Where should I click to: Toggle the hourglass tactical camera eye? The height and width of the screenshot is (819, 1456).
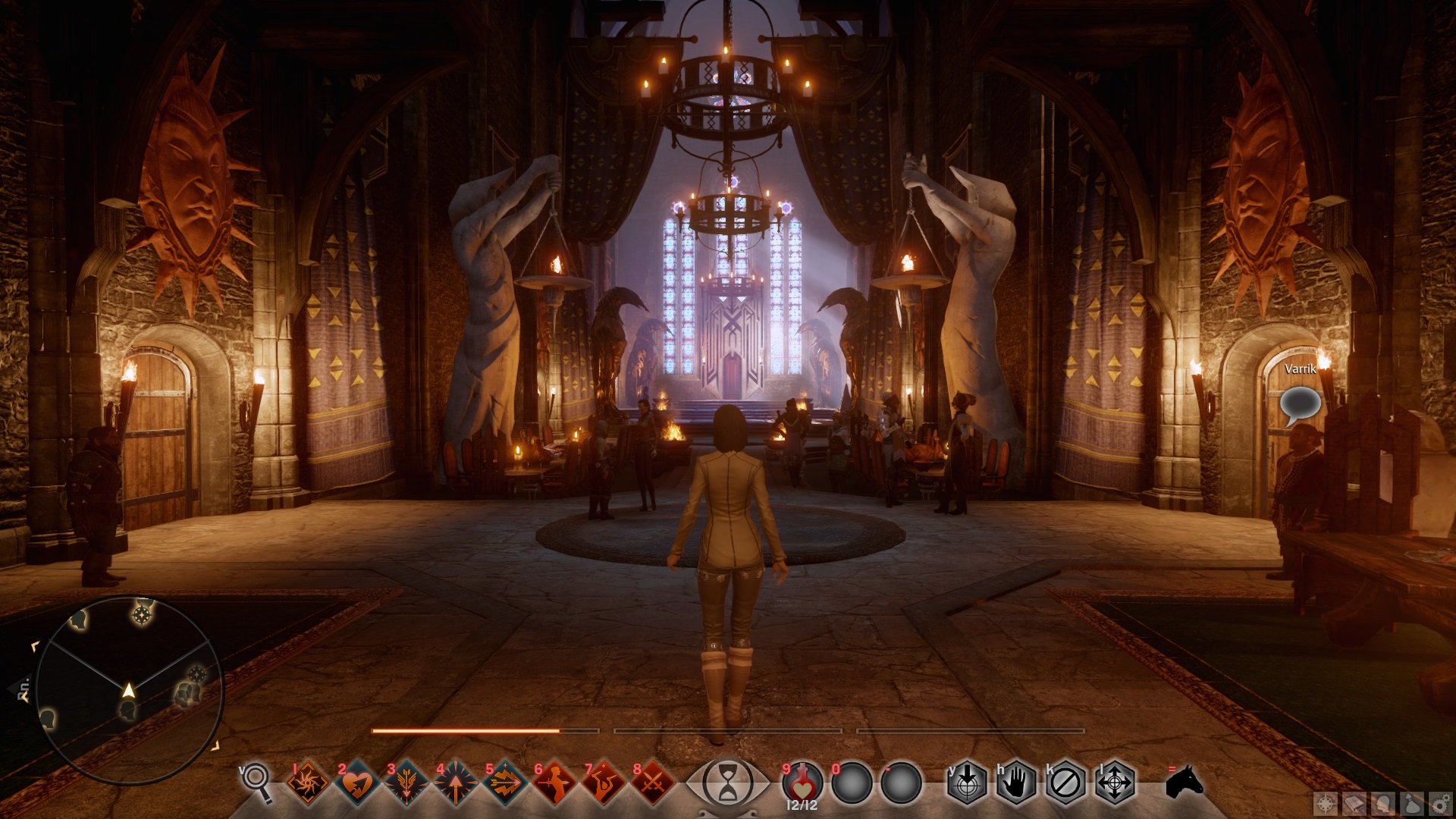(x=727, y=783)
